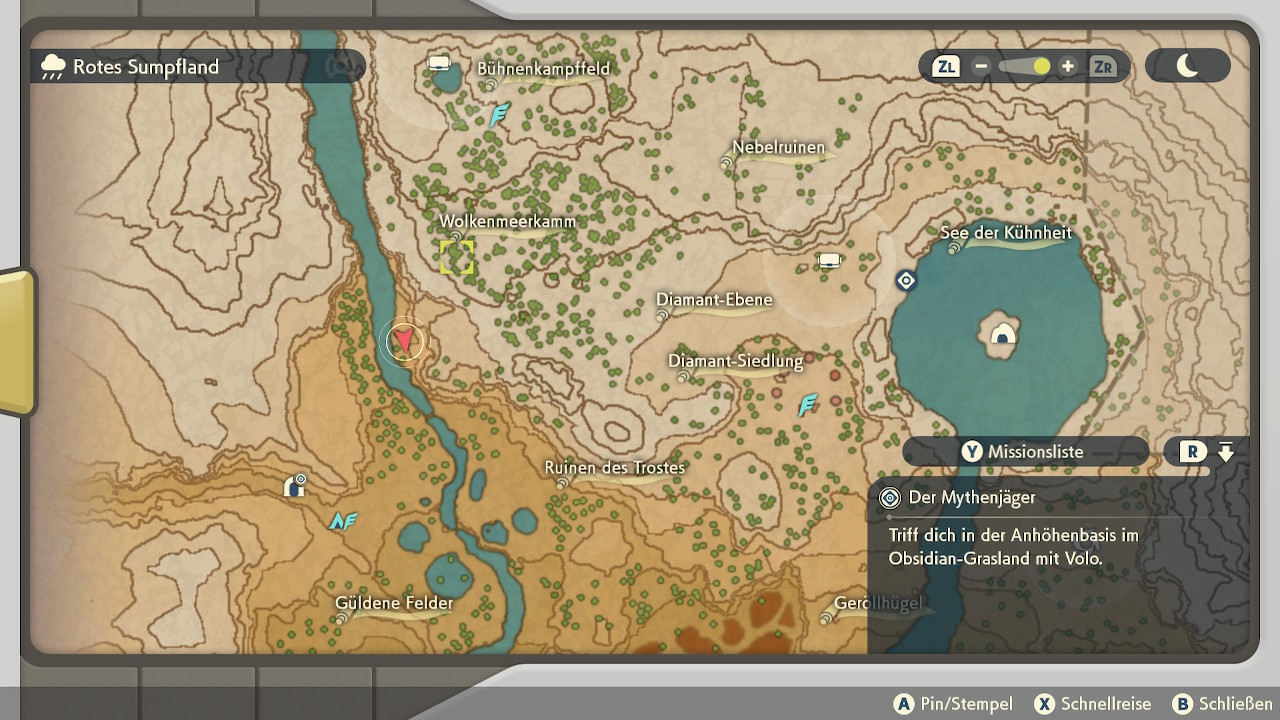Choose the Nebelruinen location marker
The image size is (1280, 720).
tap(778, 148)
